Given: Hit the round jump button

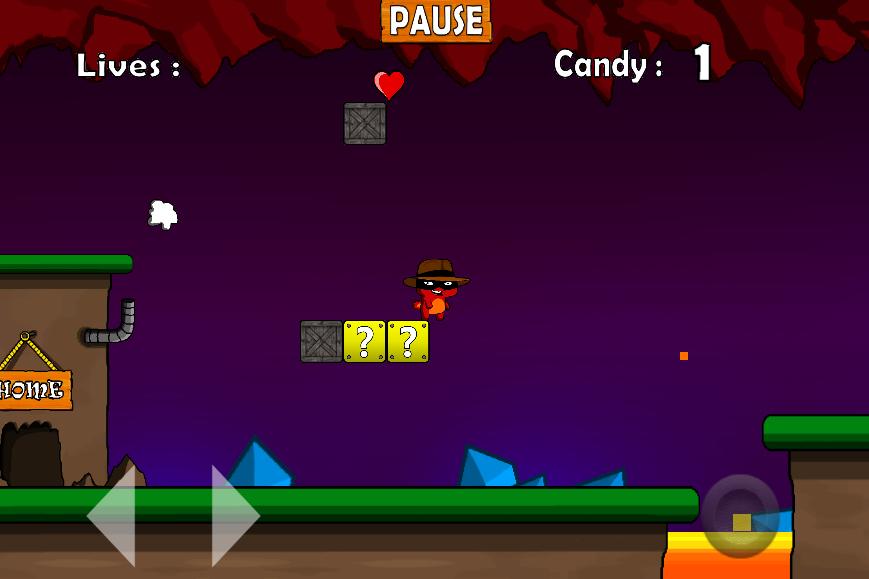Looking at the screenshot, I should point(740,516).
